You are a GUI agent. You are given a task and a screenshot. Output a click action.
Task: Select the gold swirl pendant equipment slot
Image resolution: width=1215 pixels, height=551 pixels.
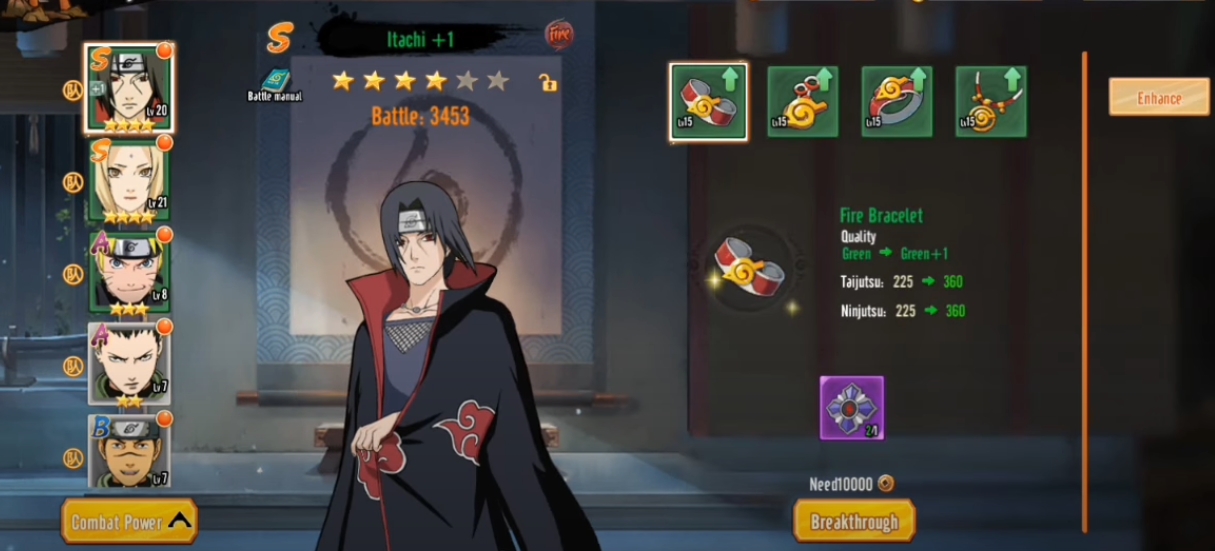coord(802,101)
